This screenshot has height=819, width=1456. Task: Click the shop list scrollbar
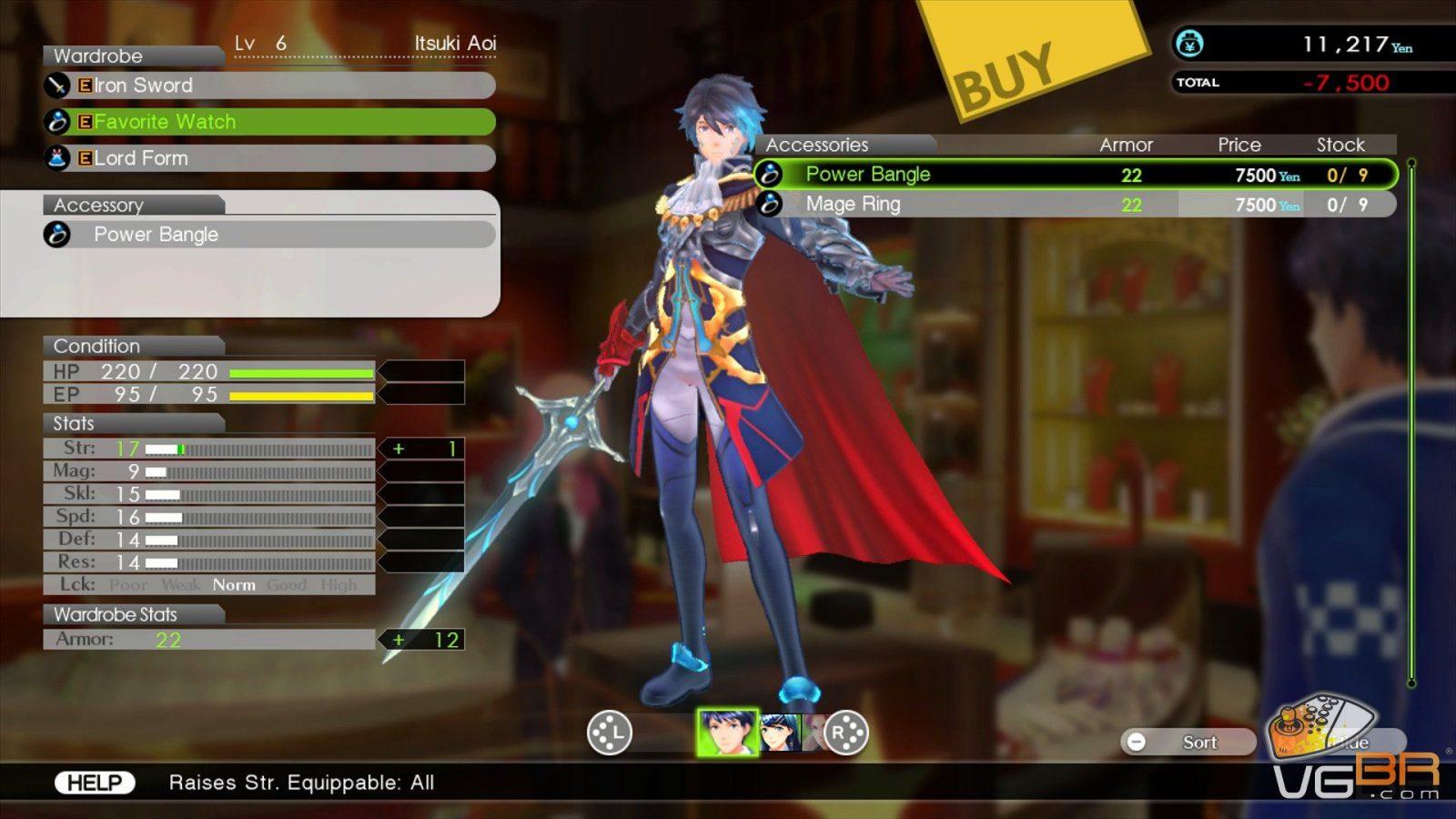tap(1411, 423)
